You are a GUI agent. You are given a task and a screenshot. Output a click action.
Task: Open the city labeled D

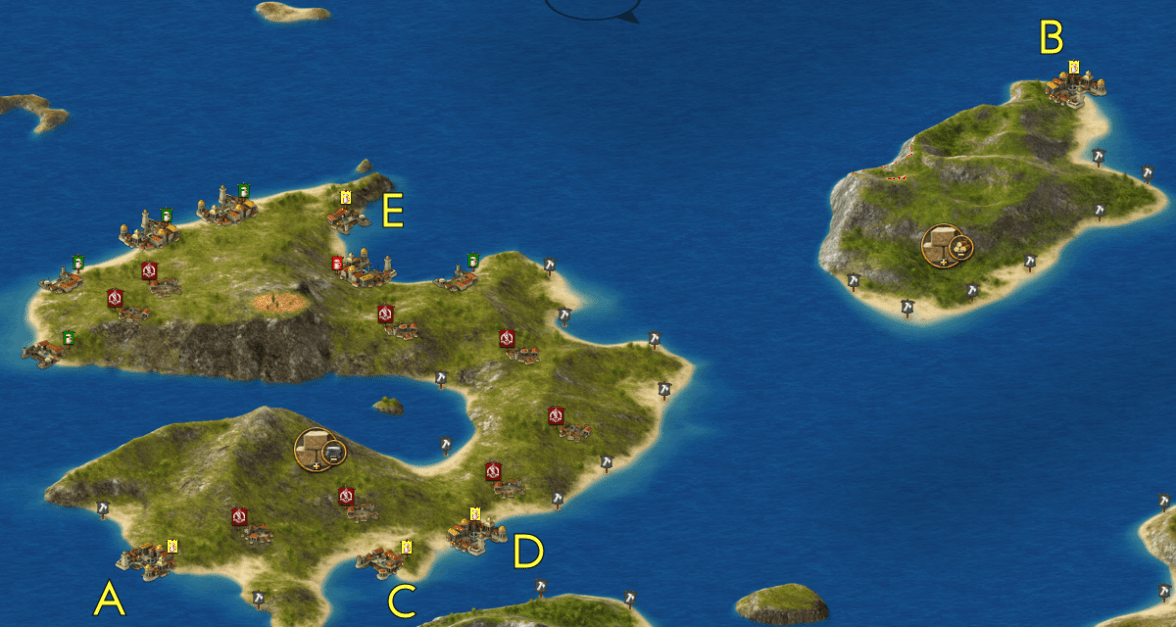pyautogui.click(x=470, y=534)
